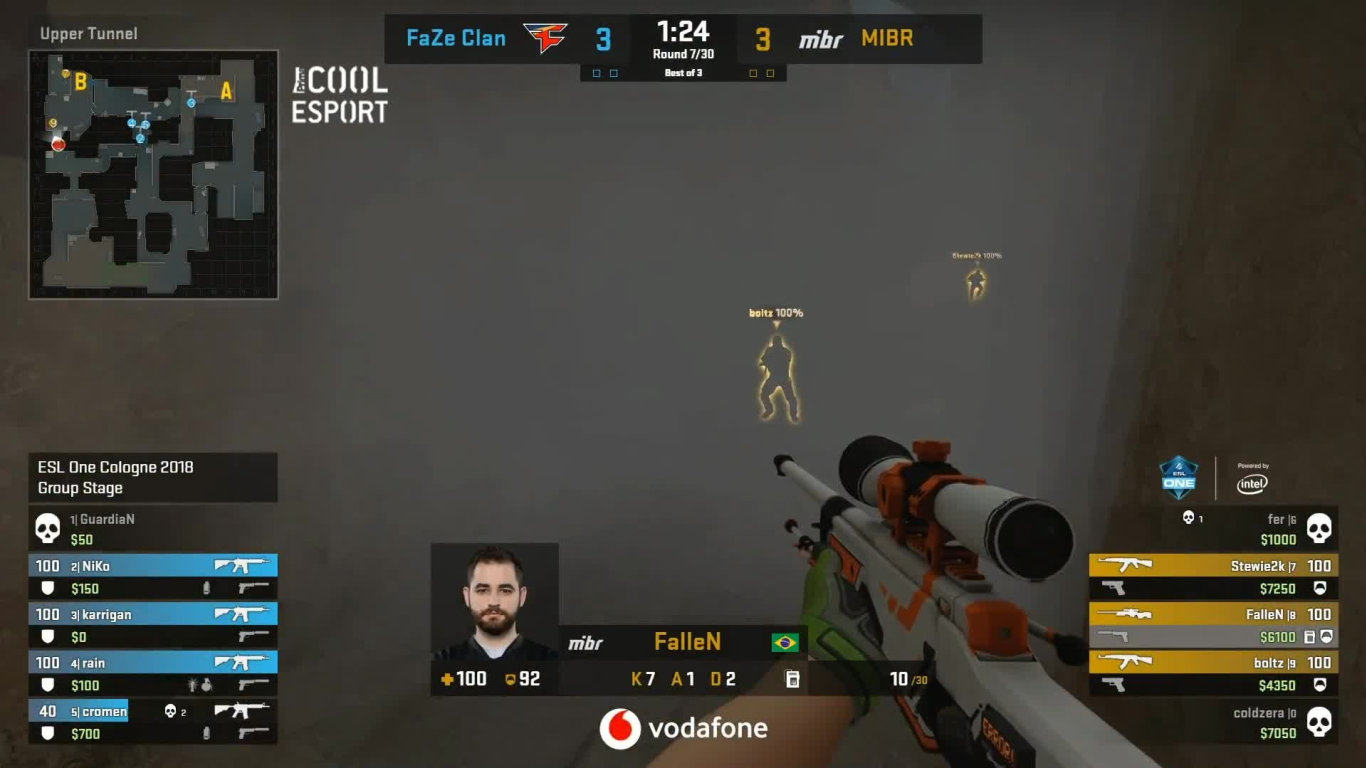Expand the Best of 3 indicator
1366x768 pixels.
pyautogui.click(x=684, y=72)
